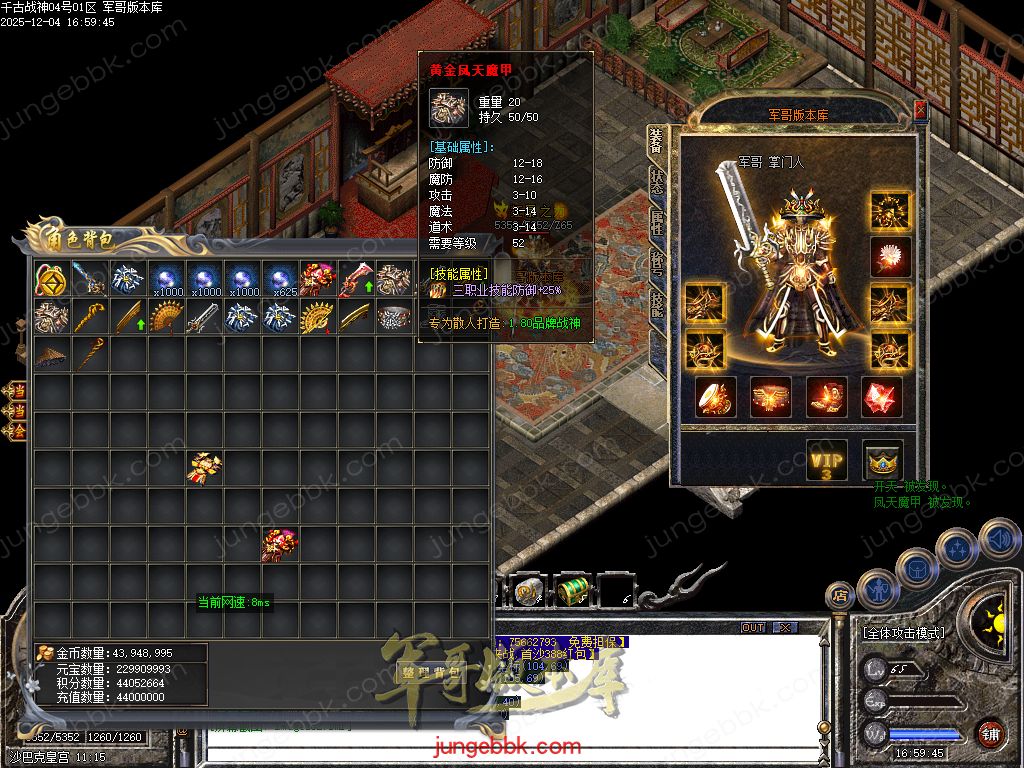
Task: Use the green treasure chest hotbar slot
Action: coord(573,592)
